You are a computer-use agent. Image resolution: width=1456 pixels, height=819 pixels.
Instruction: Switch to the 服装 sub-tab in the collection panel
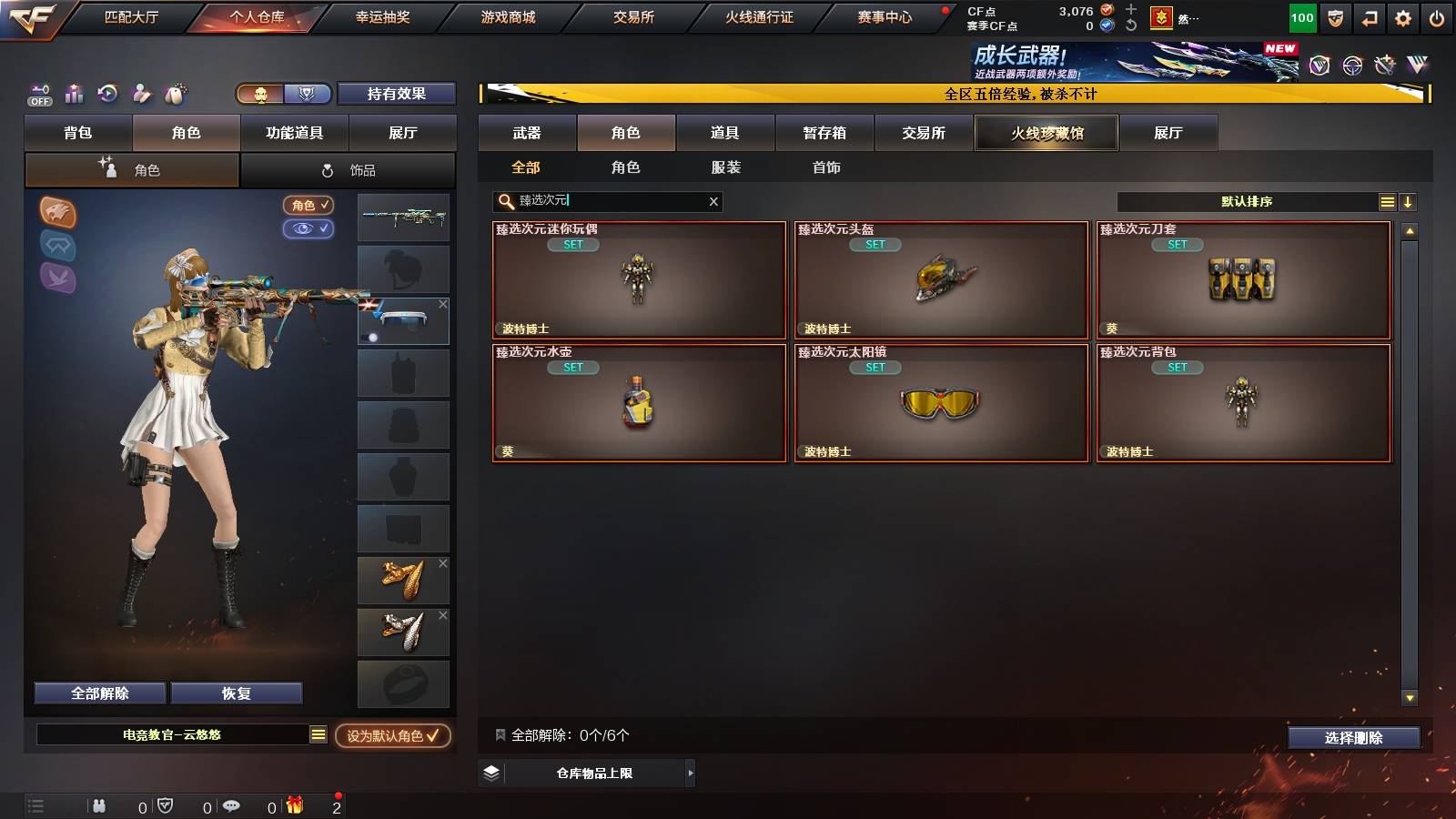pyautogui.click(x=724, y=167)
